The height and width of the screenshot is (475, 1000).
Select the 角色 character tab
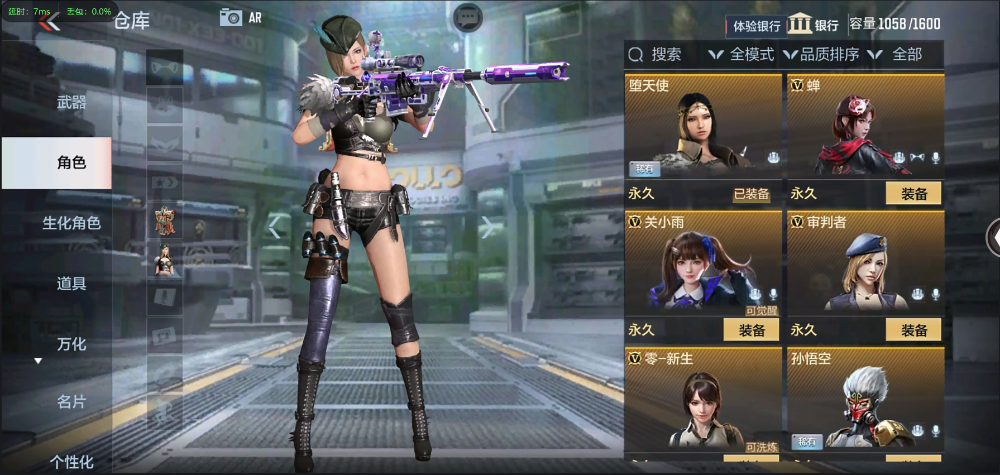(71, 162)
